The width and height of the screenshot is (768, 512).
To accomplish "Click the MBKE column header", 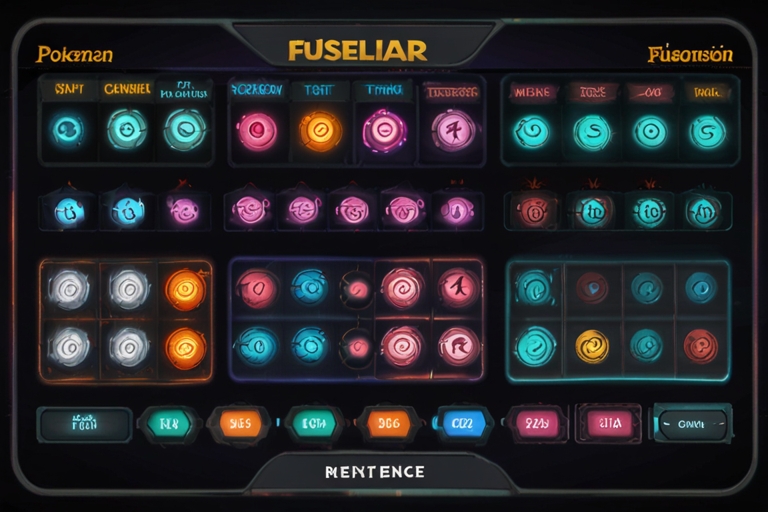I will pos(531,91).
